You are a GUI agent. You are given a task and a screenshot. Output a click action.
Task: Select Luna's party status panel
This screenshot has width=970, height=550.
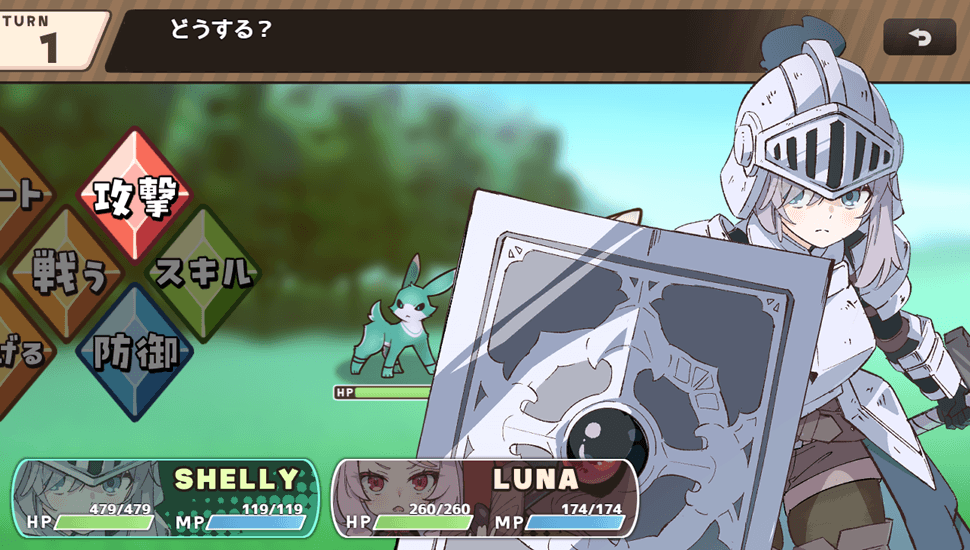coord(485,498)
